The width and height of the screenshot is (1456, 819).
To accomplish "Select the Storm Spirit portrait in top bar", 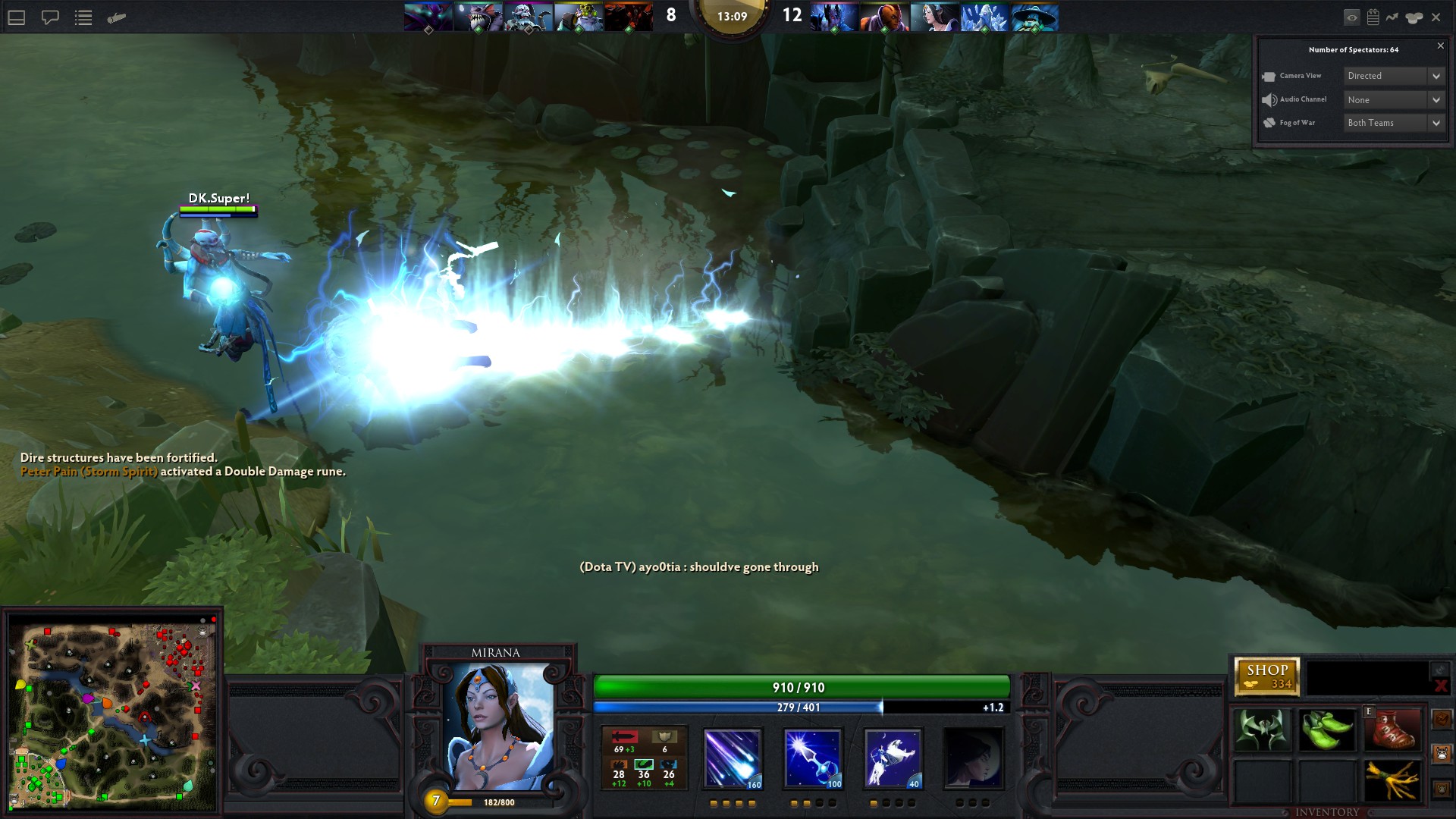I will tap(1034, 17).
